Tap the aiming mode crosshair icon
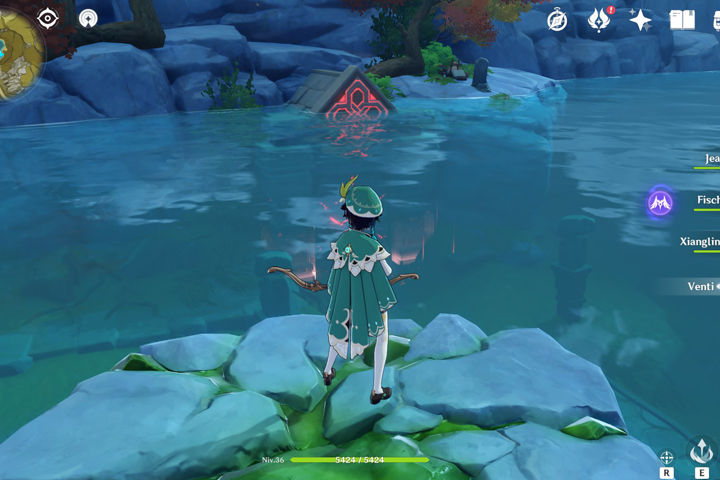Screen dimensions: 720x480 (x=667, y=458)
